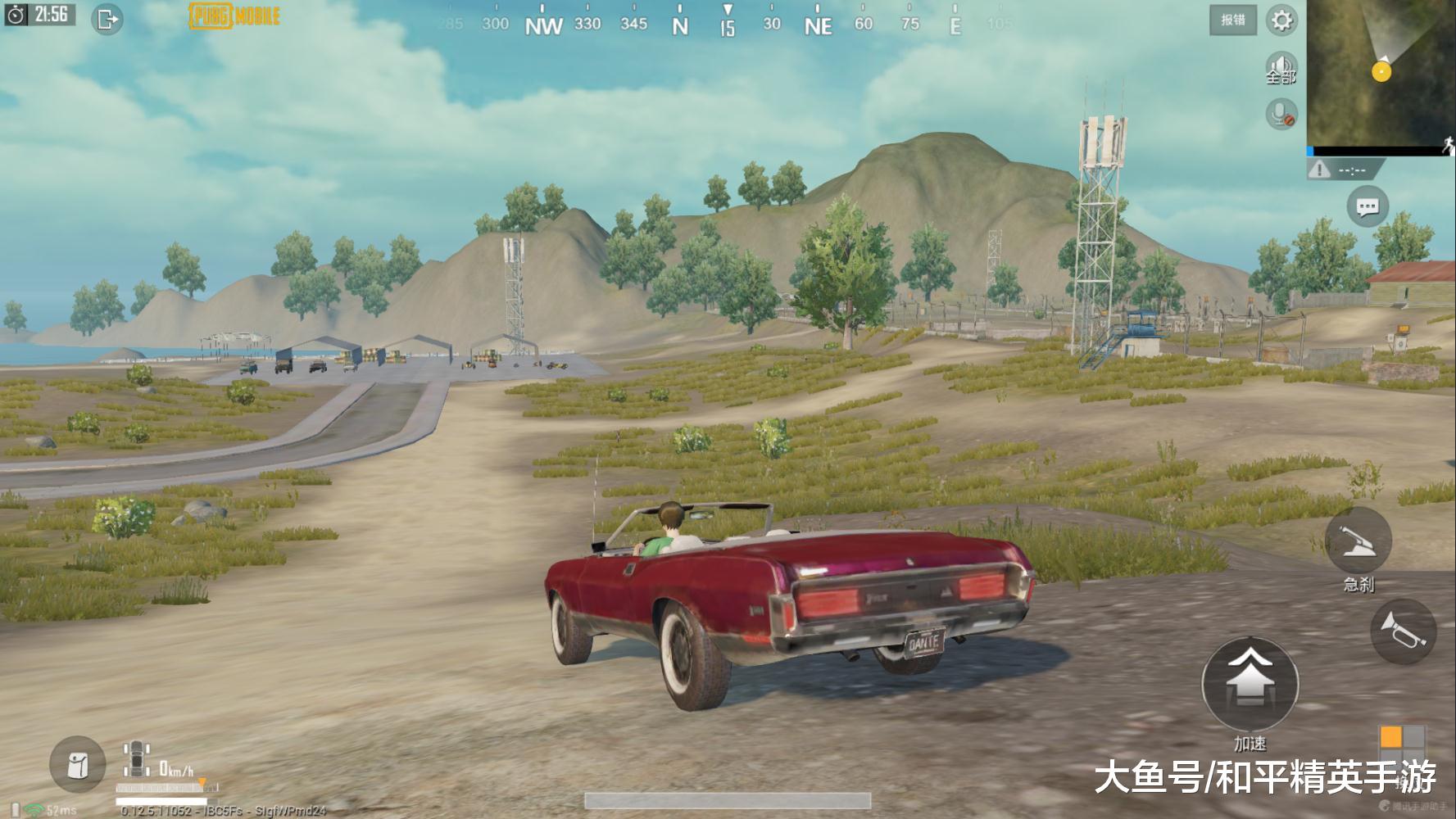Click the 报错 report button
1456x819 pixels.
pos(1232,20)
